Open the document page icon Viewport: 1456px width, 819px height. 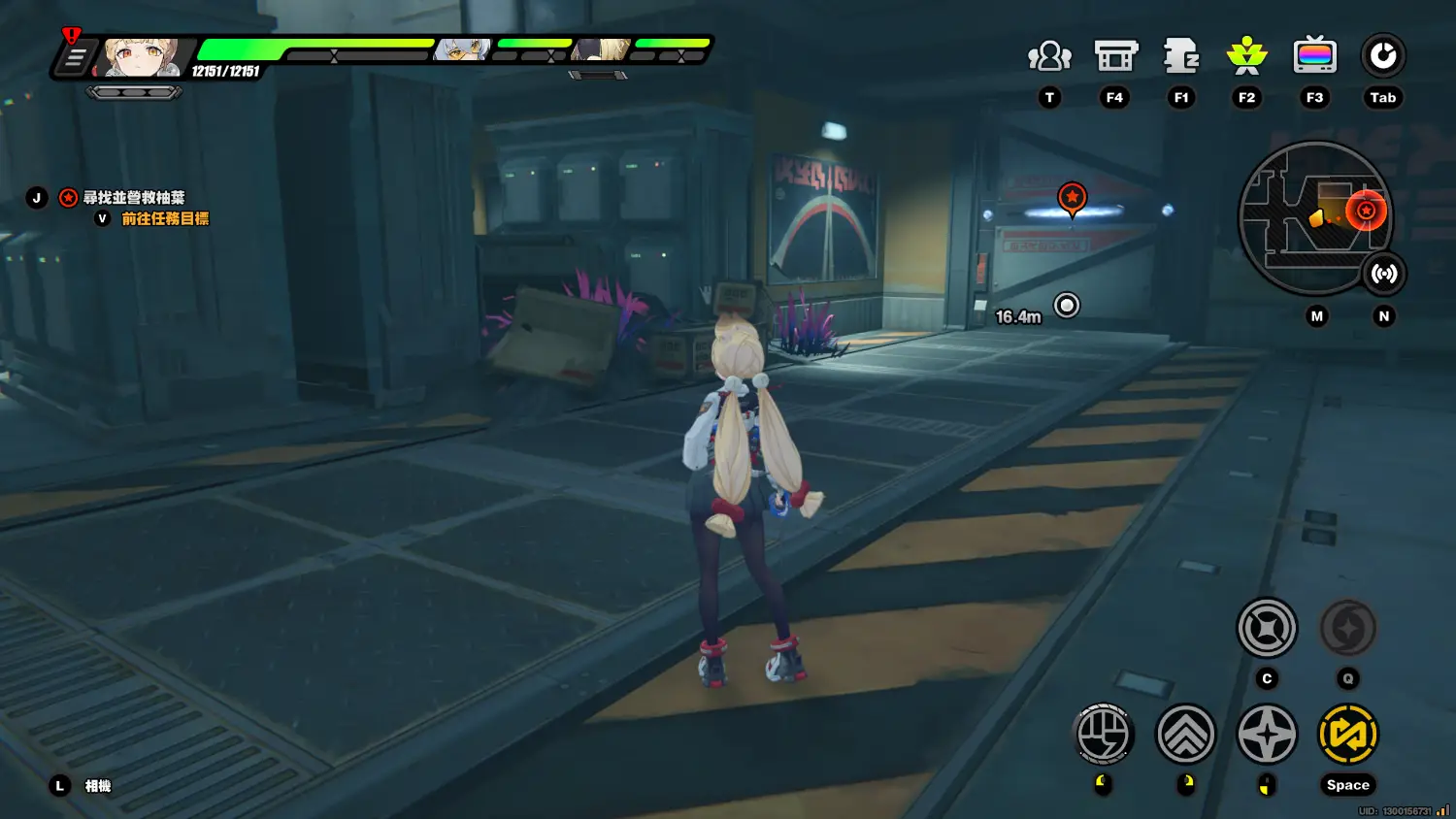coord(1181,57)
